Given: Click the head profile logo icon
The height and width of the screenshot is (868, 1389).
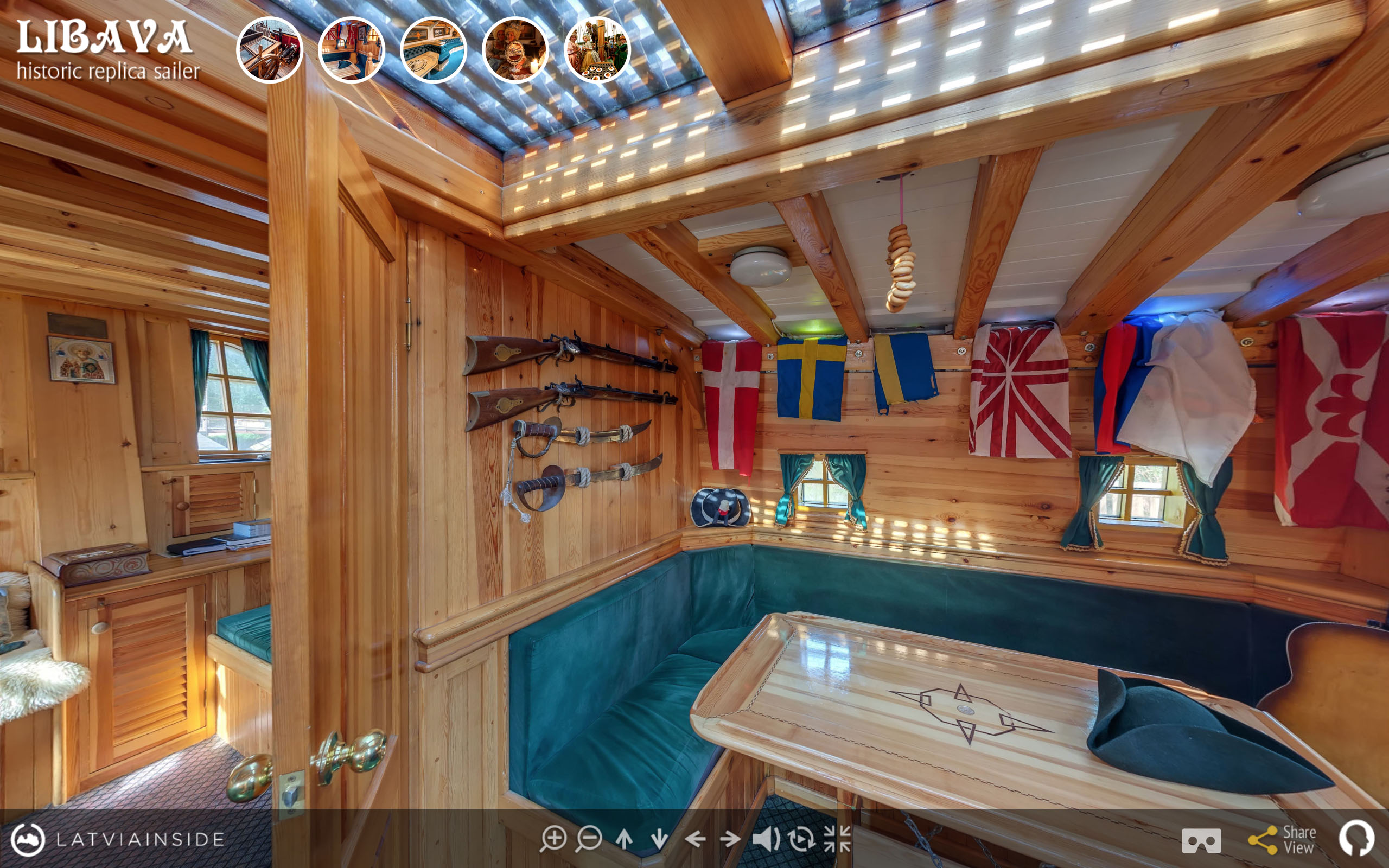Looking at the screenshot, I should tap(1358, 839).
